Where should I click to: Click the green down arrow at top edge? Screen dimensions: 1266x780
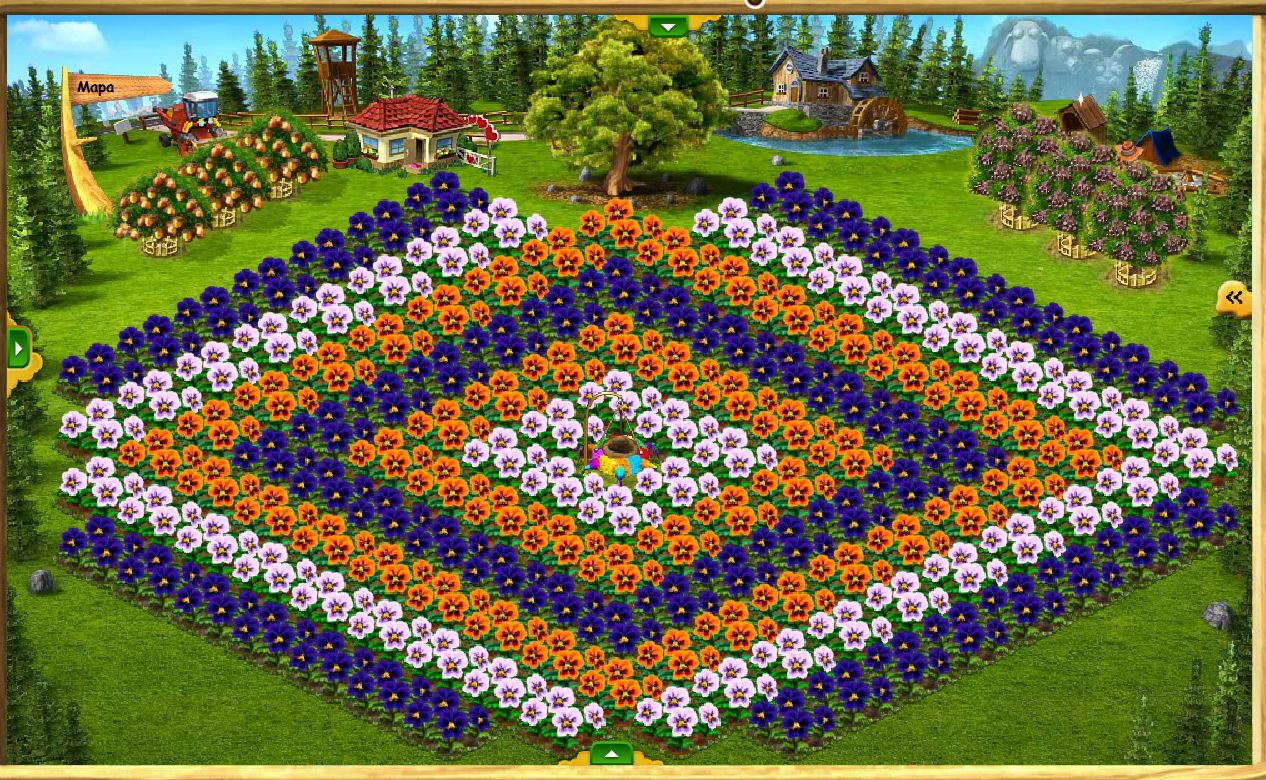coord(668,26)
